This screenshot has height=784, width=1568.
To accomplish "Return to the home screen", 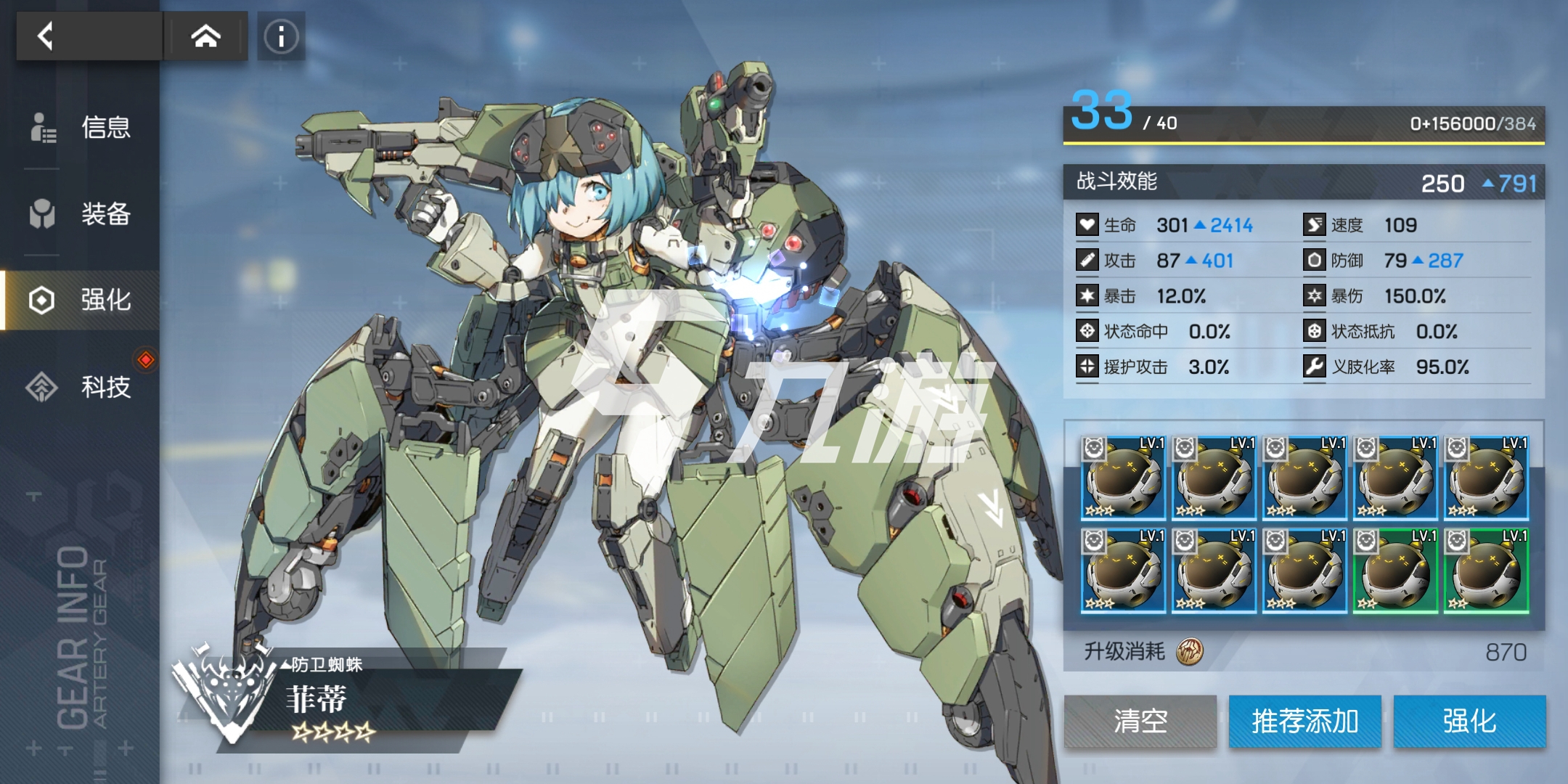I will point(205,36).
